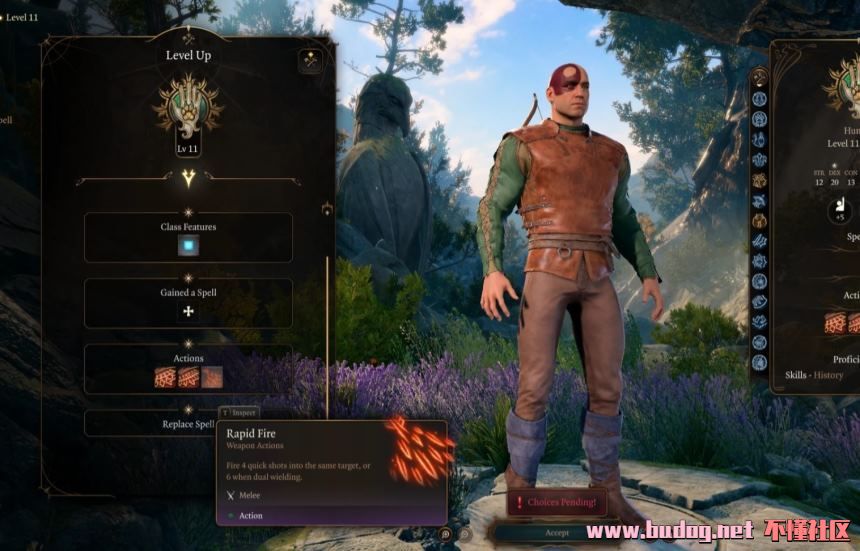This screenshot has width=860, height=551.
Task: Click the Choices Pending warning banner
Action: (x=557, y=502)
